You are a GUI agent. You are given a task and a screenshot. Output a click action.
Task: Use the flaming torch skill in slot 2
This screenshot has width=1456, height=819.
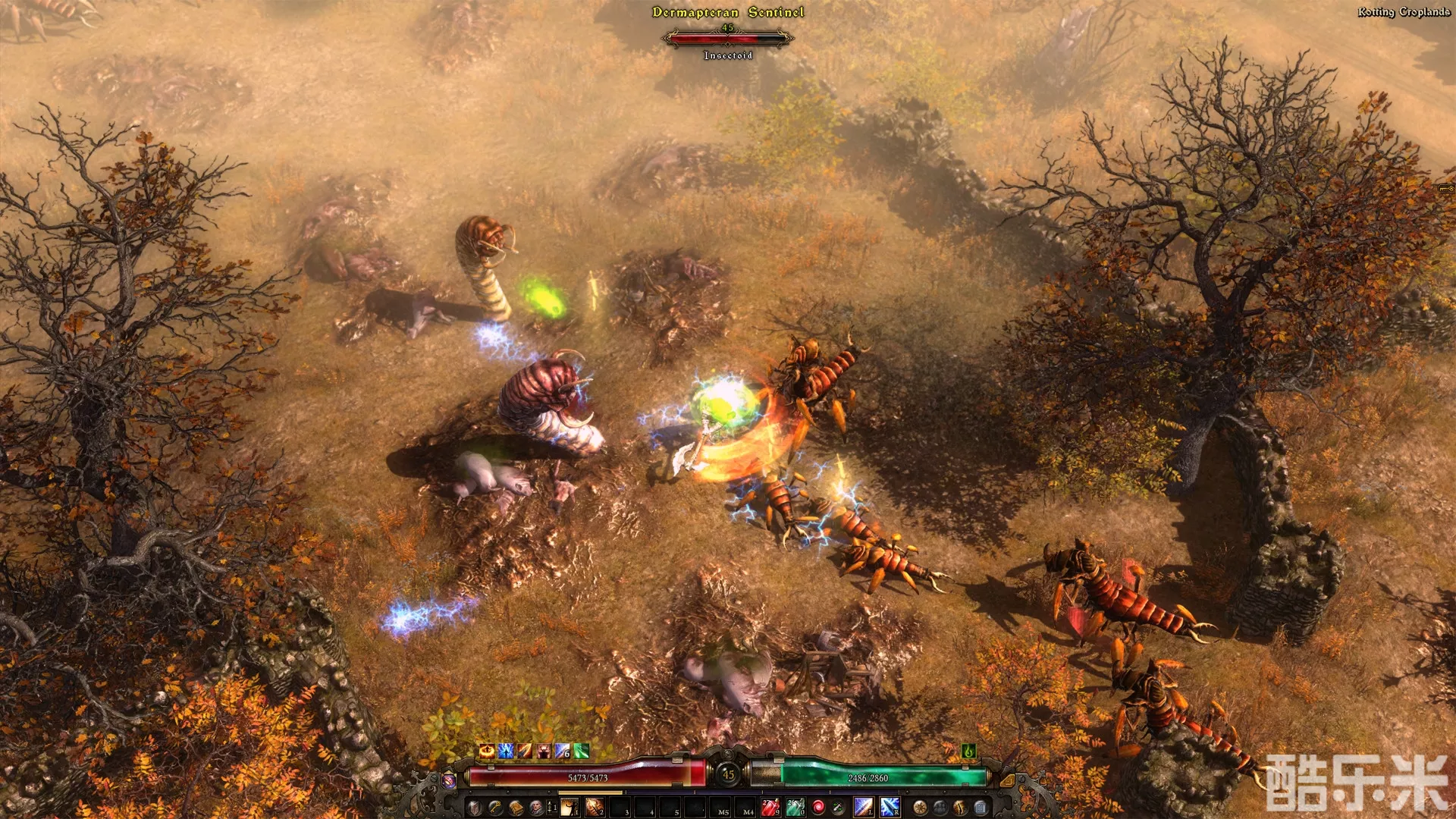click(595, 808)
